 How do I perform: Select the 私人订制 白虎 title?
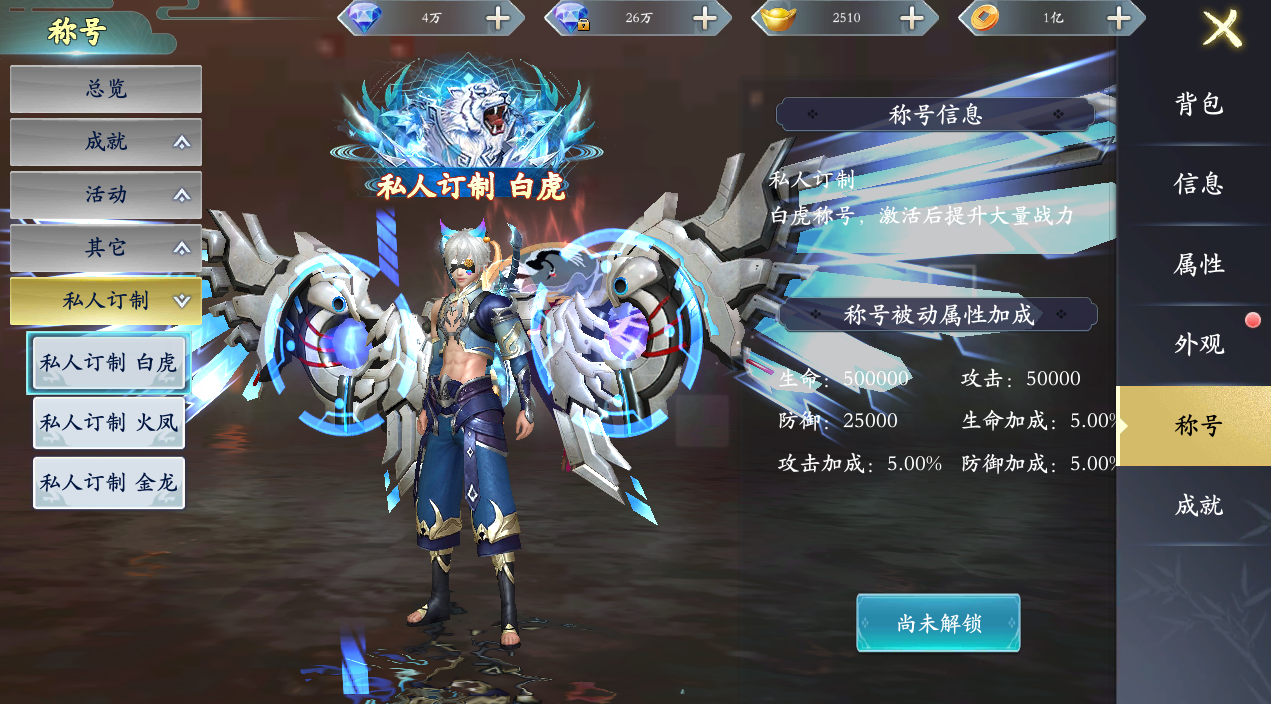click(x=108, y=363)
